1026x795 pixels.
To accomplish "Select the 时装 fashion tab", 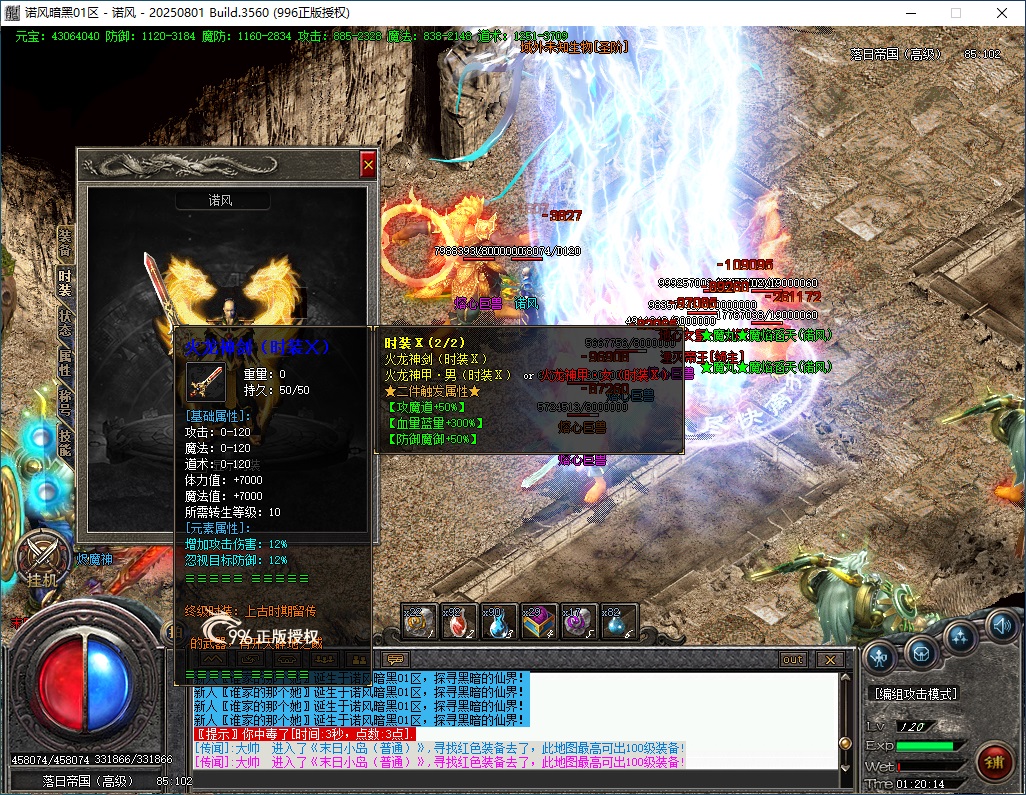I will coord(65,283).
